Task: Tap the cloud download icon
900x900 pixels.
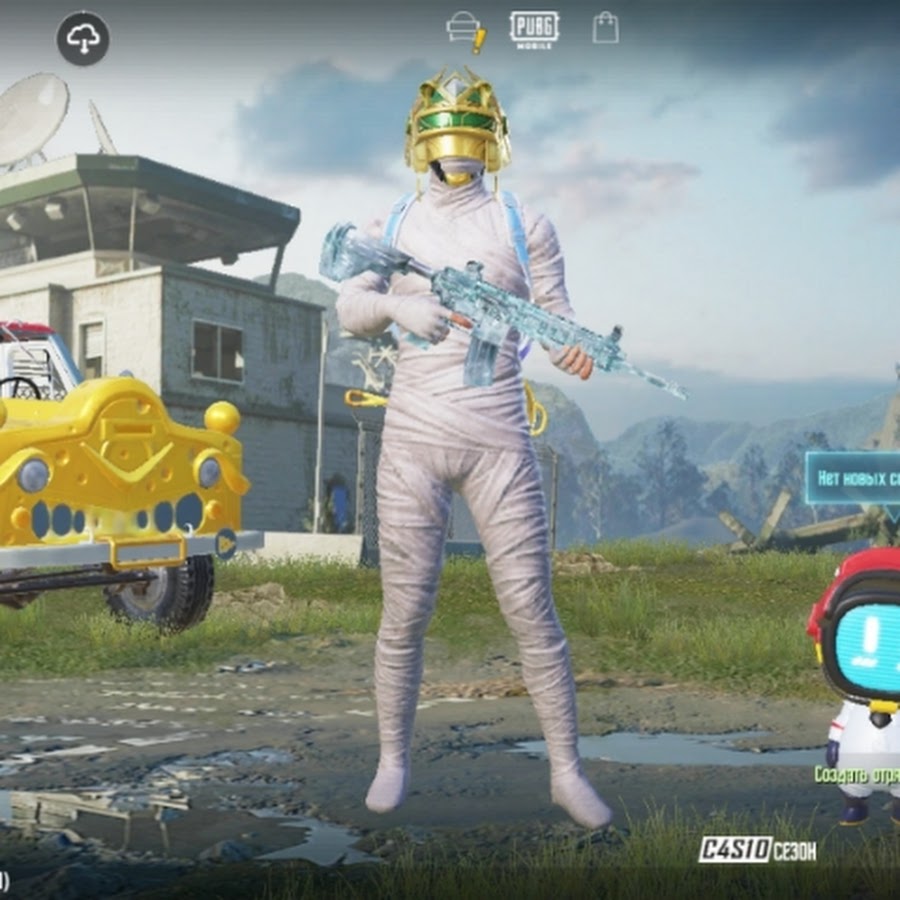Action: pos(83,39)
